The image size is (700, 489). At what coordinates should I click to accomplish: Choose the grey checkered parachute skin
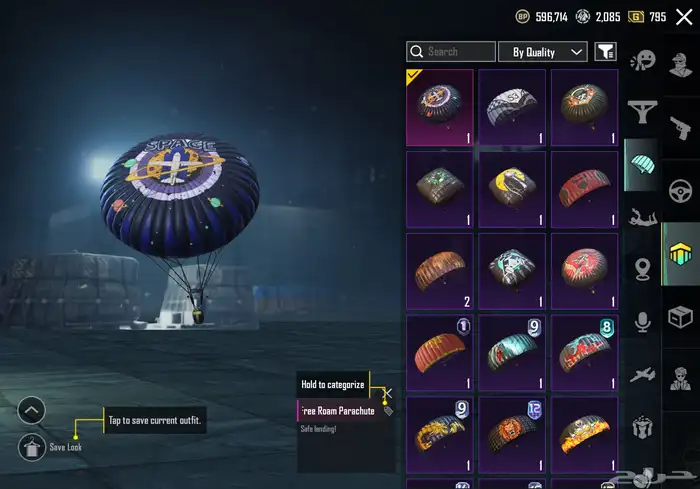coord(512,107)
